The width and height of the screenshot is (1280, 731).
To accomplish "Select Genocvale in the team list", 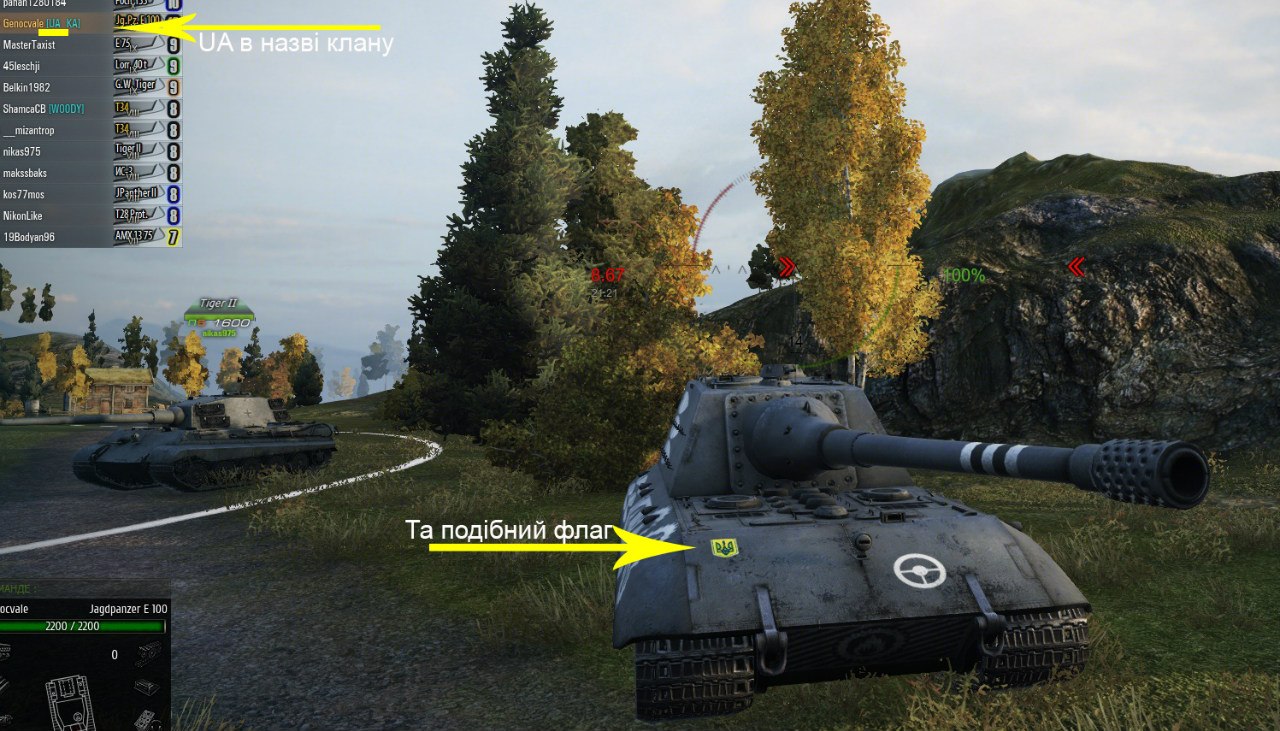I will coord(40,23).
